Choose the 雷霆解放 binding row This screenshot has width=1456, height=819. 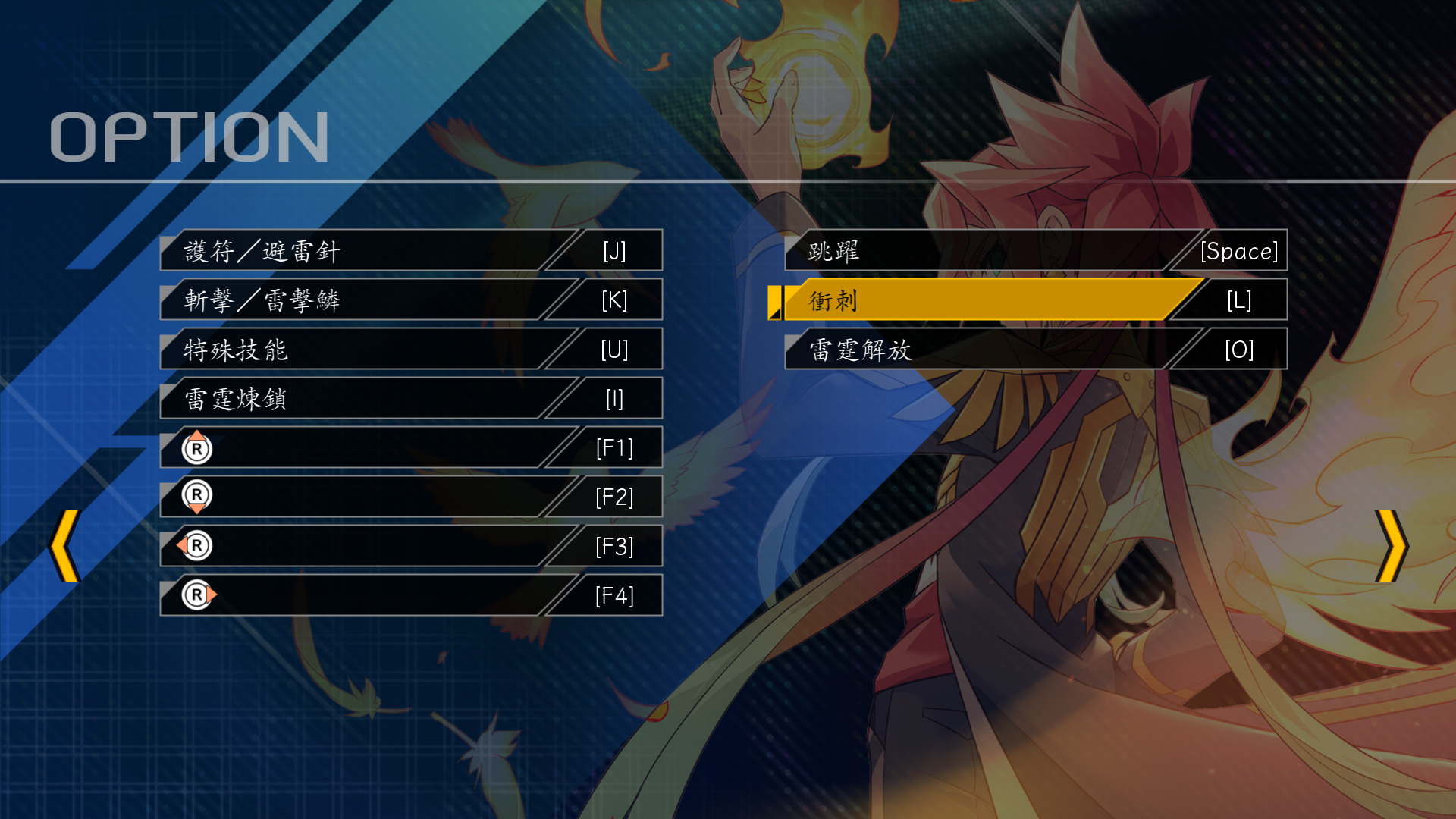[1035, 350]
